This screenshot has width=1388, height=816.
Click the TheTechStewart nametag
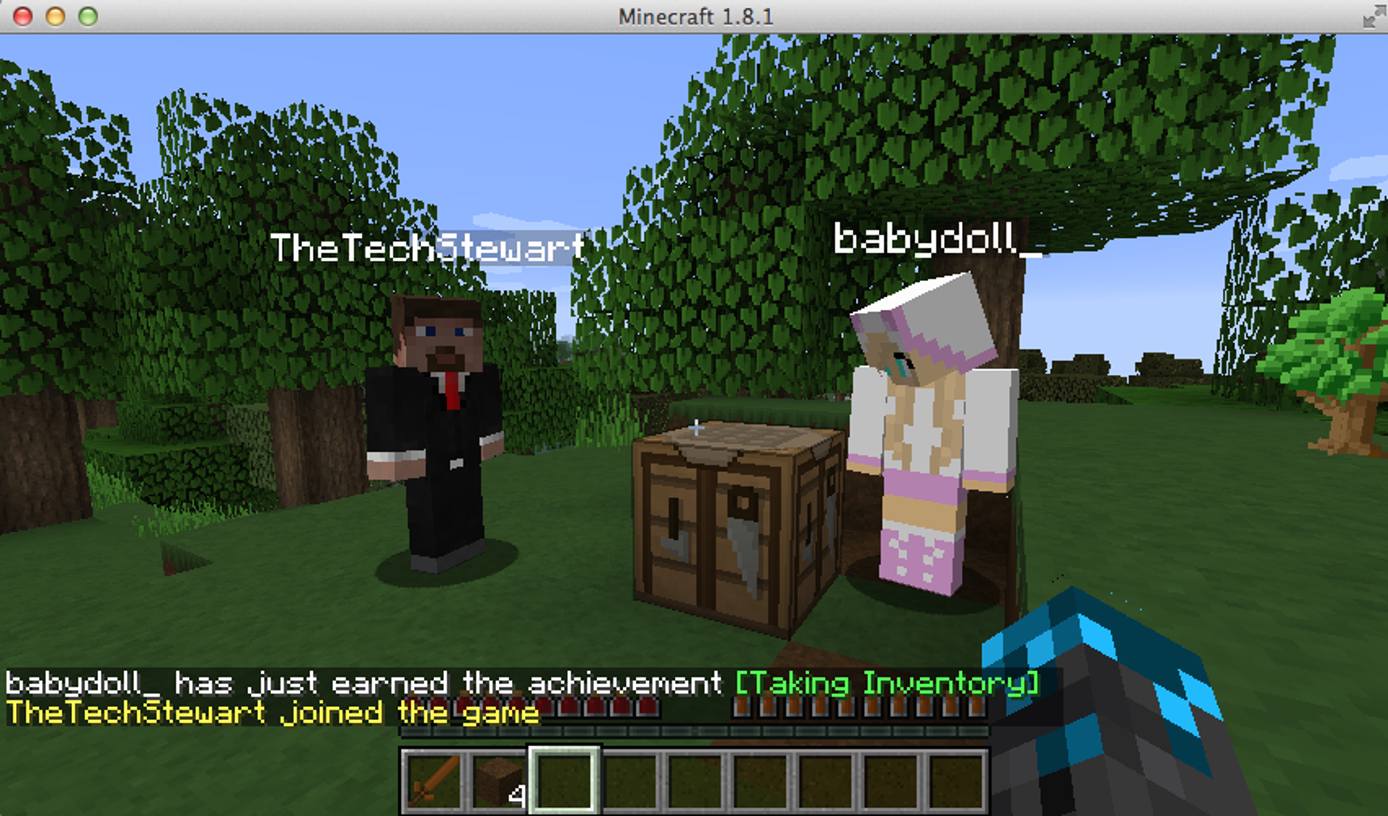428,246
